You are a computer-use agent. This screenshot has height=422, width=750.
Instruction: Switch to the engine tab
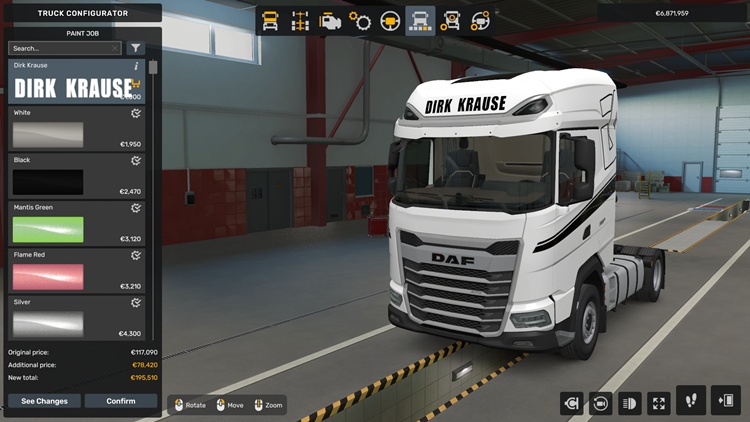(329, 20)
